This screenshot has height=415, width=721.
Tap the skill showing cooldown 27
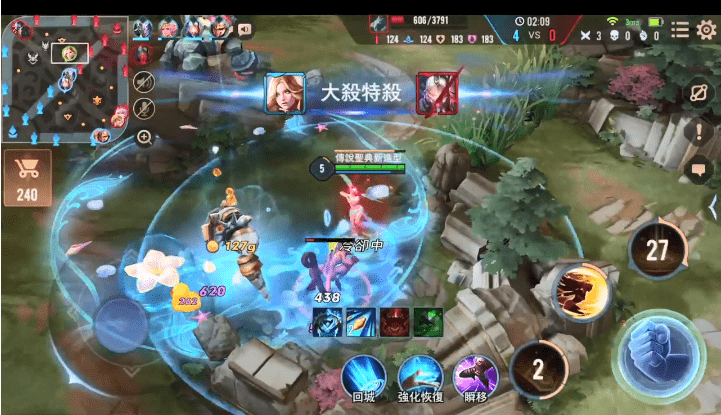[656, 250]
